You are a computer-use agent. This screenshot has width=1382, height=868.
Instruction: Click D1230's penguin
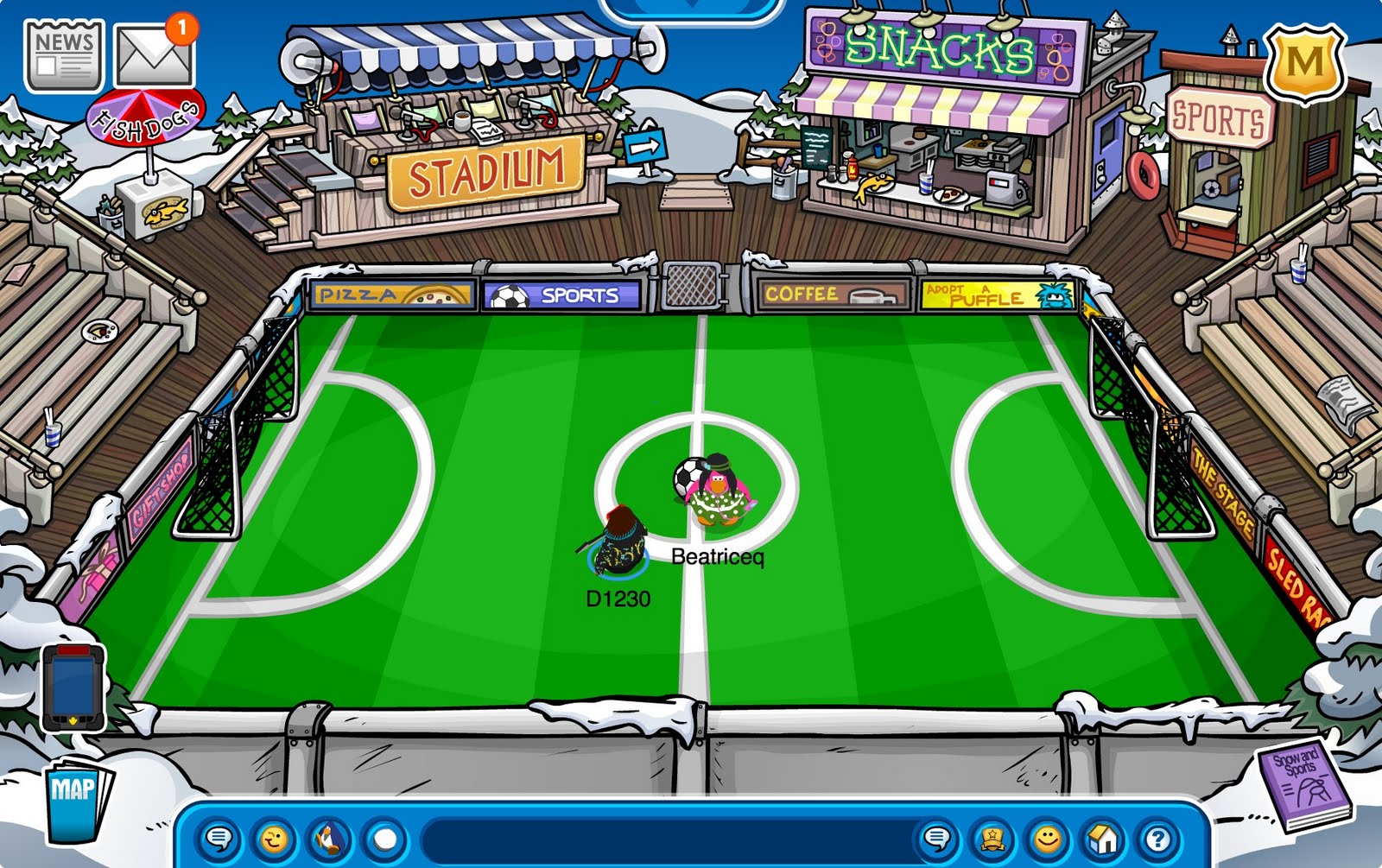pyautogui.click(x=619, y=544)
